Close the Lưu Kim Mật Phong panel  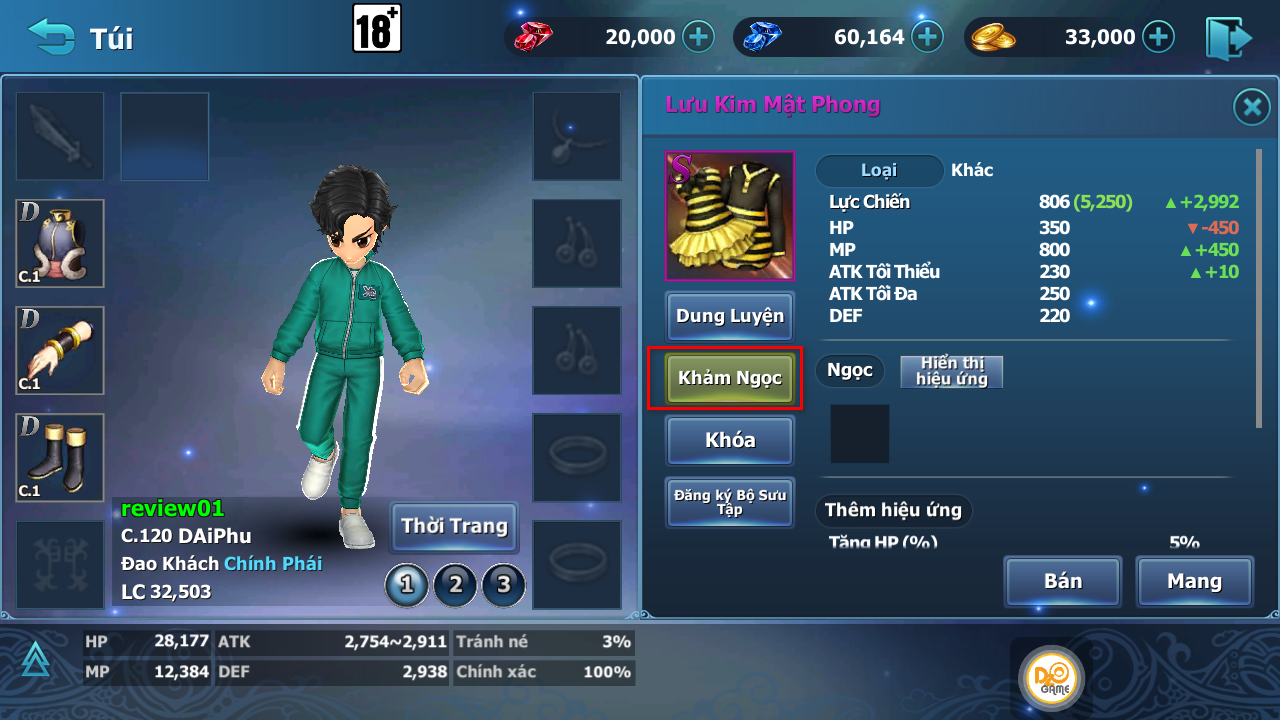1251,106
